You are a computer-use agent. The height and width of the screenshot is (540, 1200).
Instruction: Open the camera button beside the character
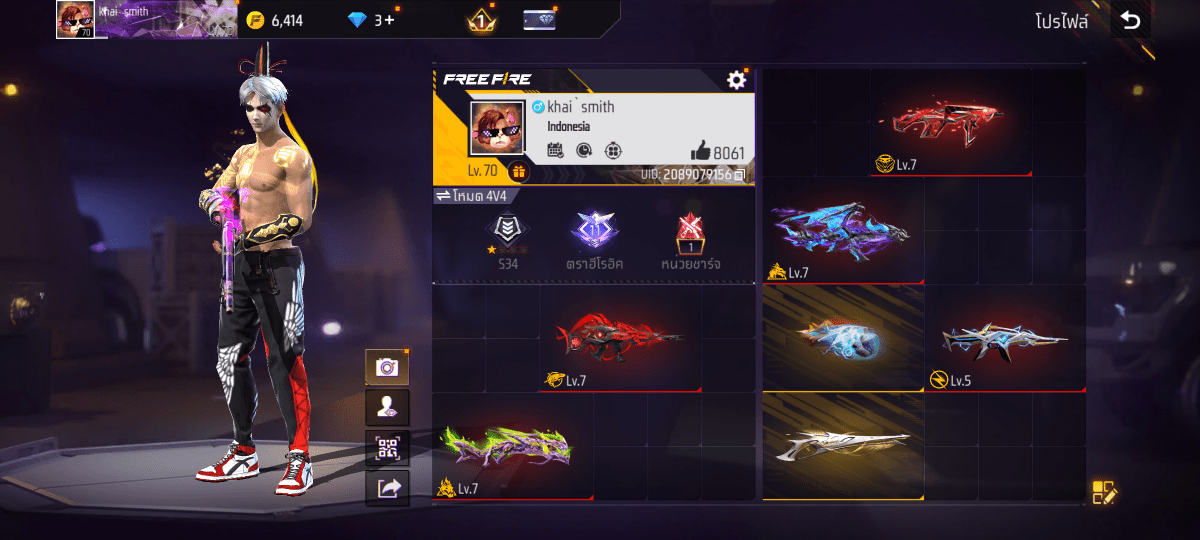[387, 367]
